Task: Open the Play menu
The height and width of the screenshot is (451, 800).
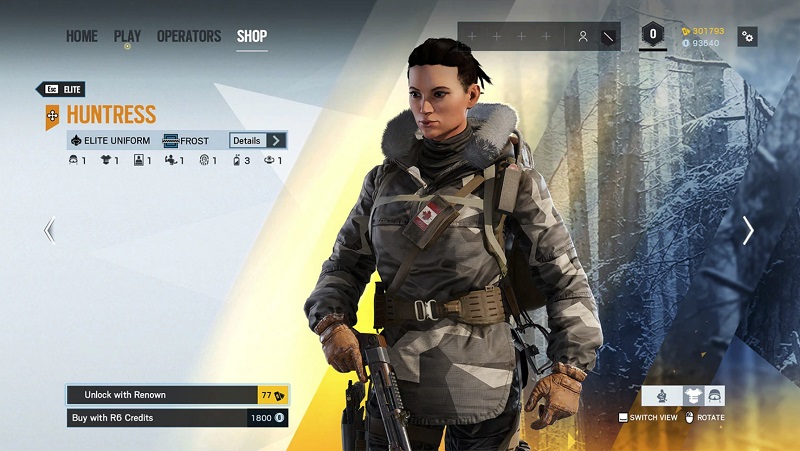Action: [127, 37]
